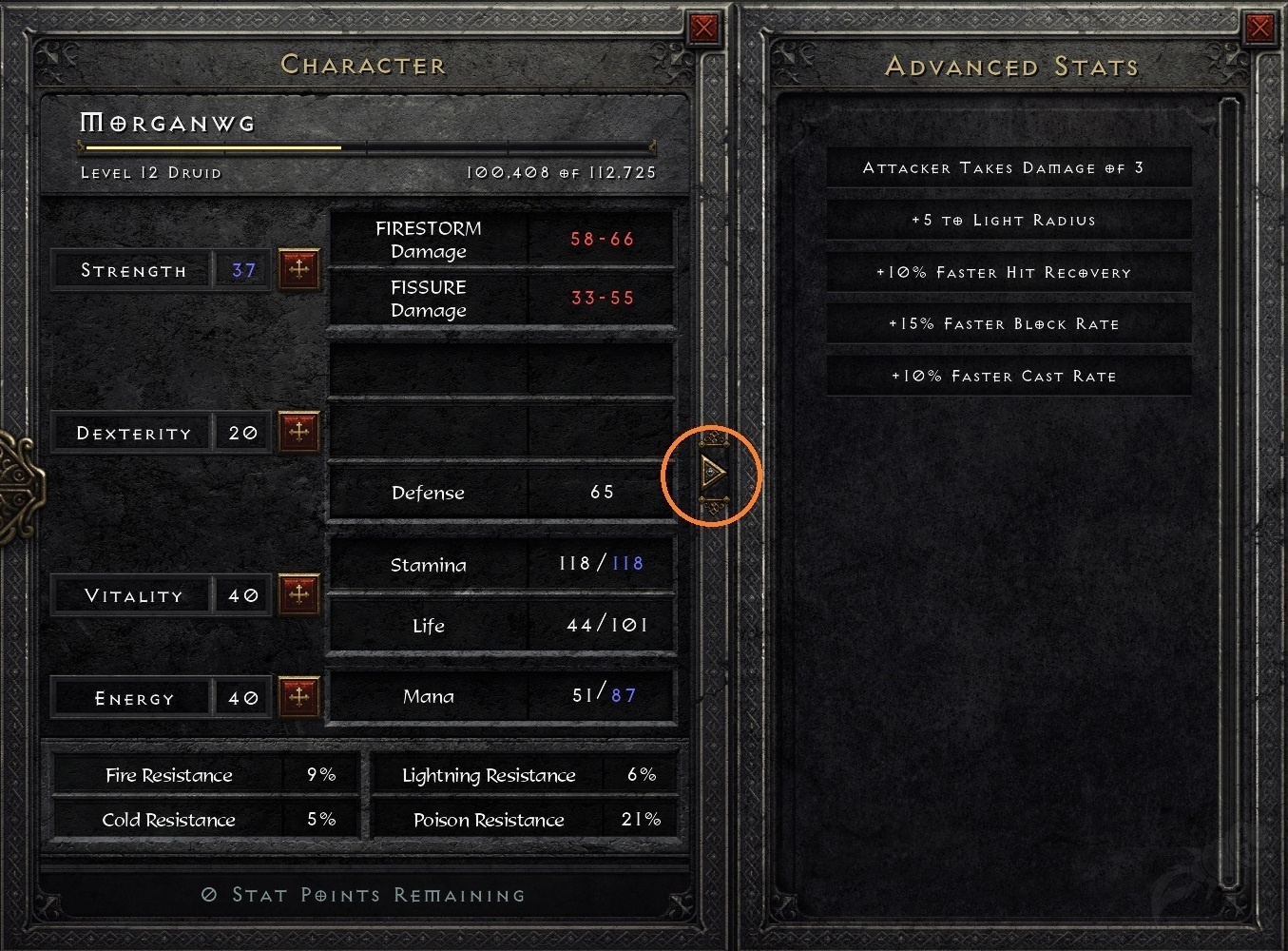Viewport: 1288px width, 951px height.
Task: Click the Energy stat allocation cross icon
Action: (299, 696)
